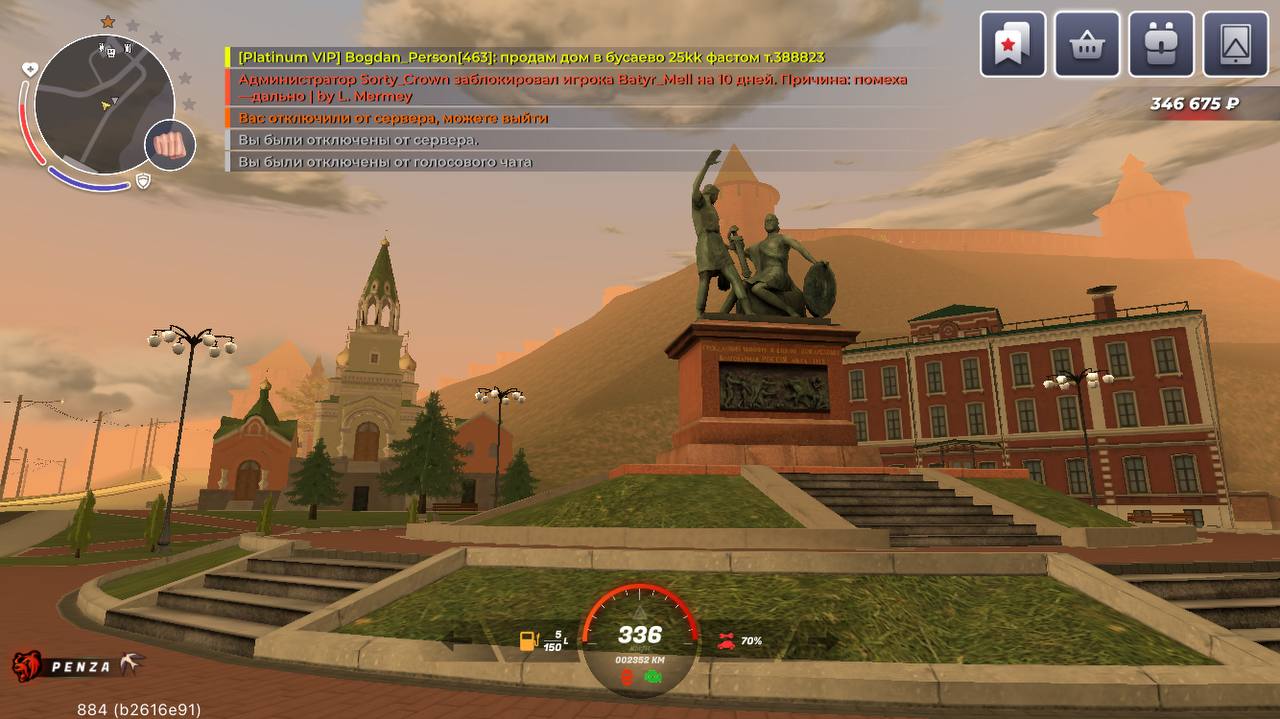Open the backpack inventory
Image resolution: width=1280 pixels, height=719 pixels.
1161,44
